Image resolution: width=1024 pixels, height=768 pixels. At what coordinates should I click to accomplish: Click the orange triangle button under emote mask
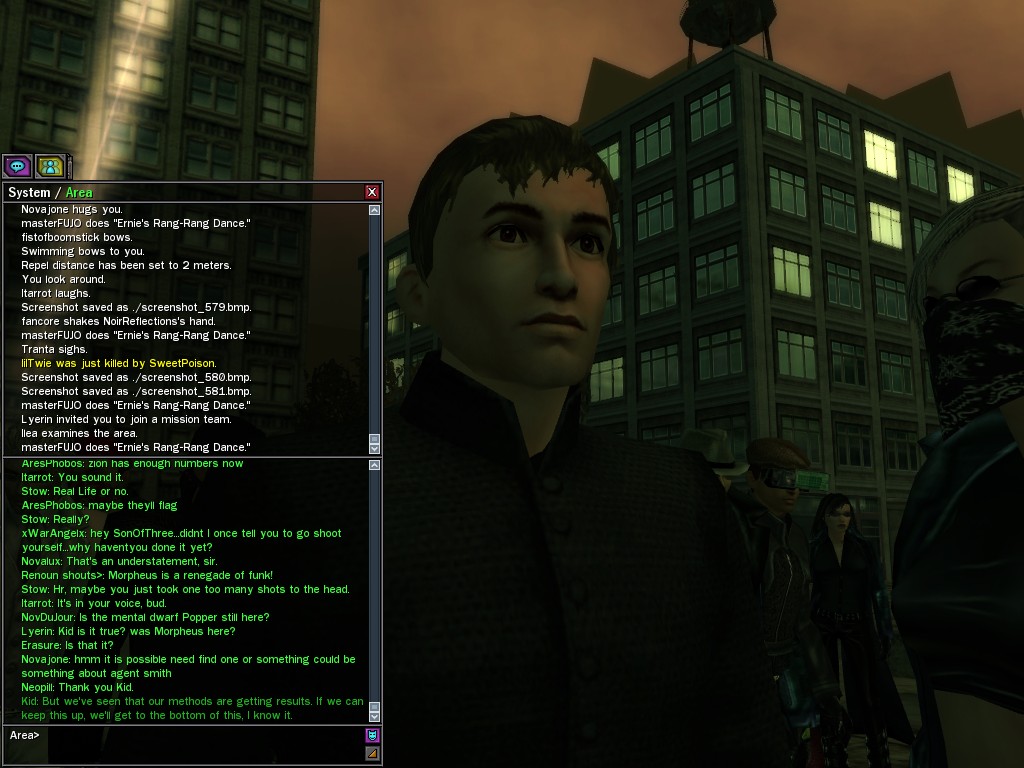coord(373,753)
